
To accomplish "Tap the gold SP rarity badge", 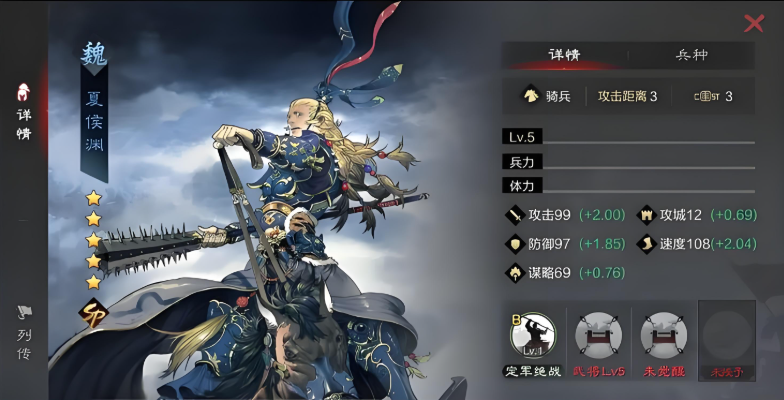I will (95, 310).
